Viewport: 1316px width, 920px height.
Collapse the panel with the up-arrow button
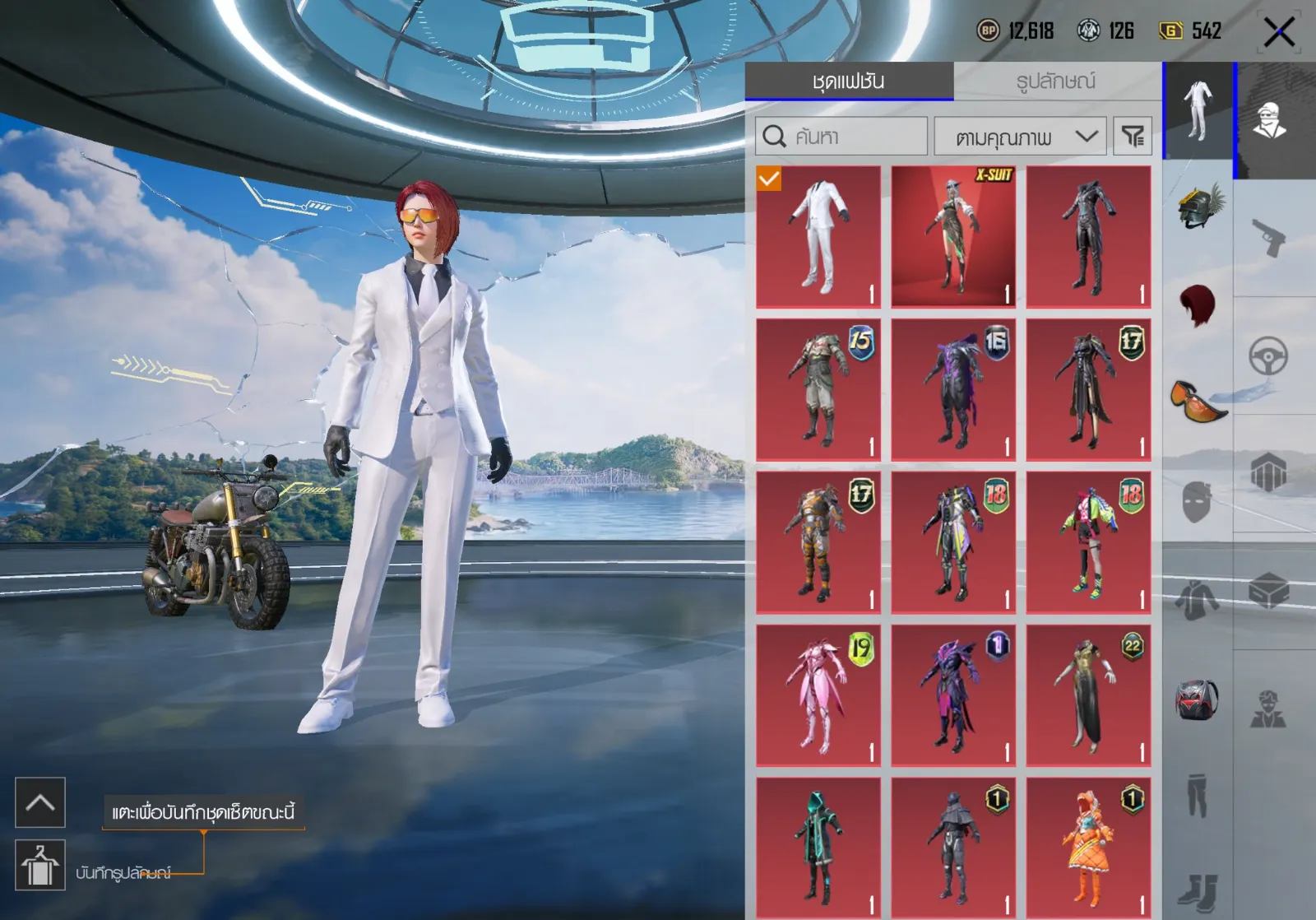coord(39,802)
